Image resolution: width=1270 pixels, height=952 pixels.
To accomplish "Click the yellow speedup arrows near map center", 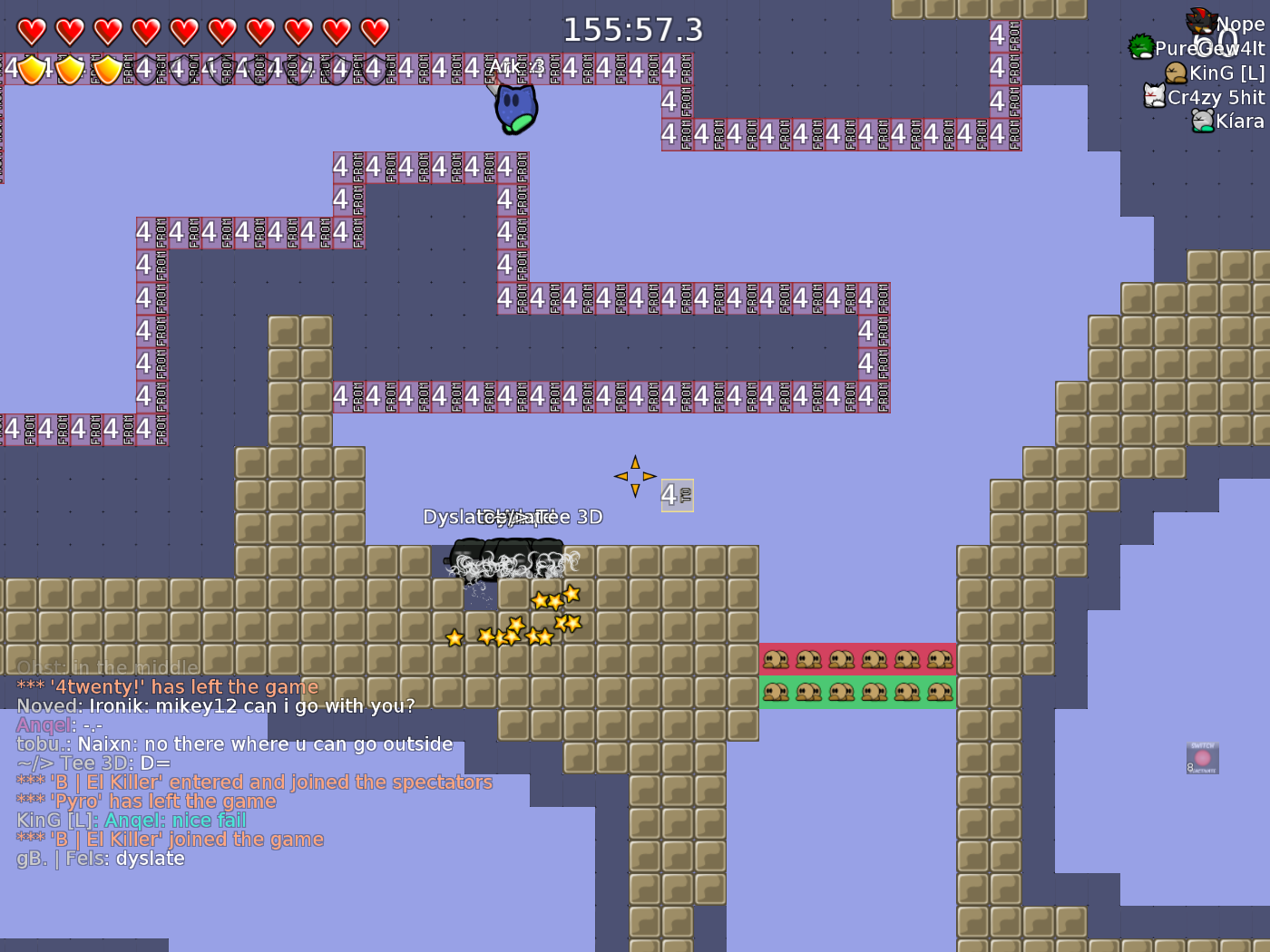I will tap(636, 474).
